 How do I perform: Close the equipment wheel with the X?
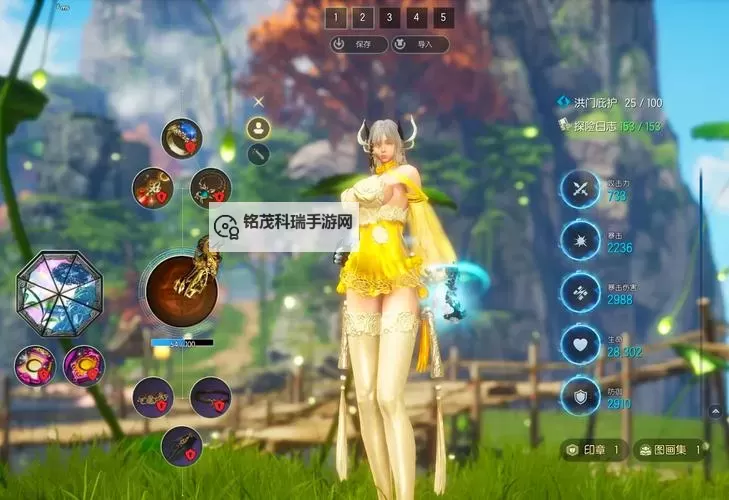pyautogui.click(x=259, y=101)
